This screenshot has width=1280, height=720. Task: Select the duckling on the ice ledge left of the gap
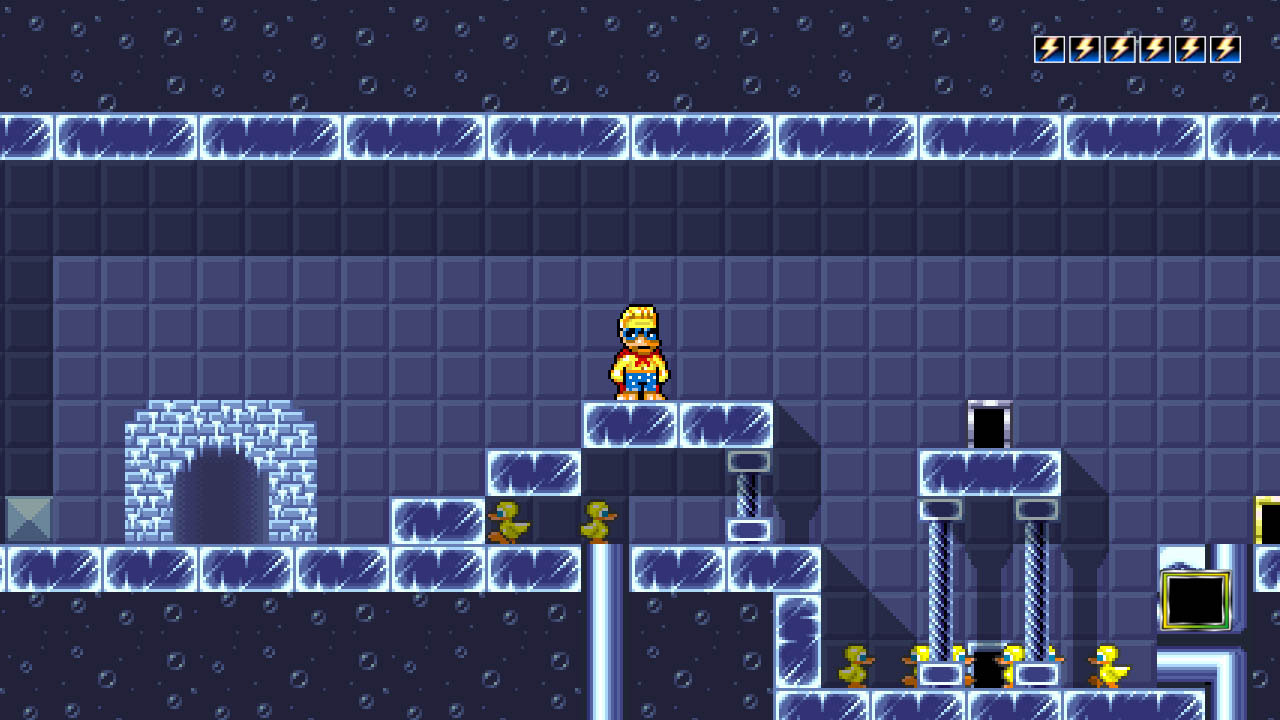pyautogui.click(x=511, y=522)
